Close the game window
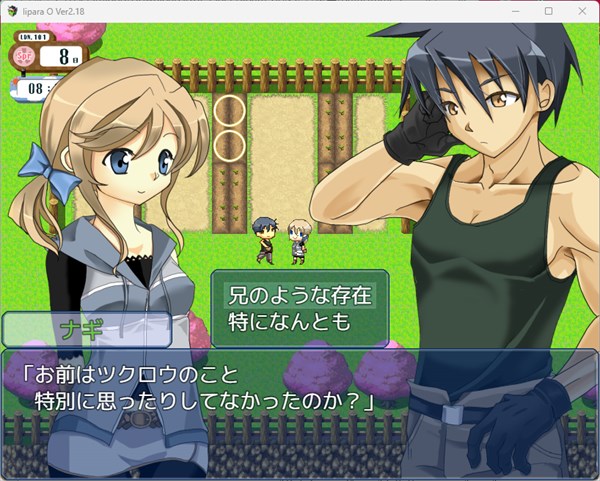The image size is (600, 481). (x=577, y=11)
